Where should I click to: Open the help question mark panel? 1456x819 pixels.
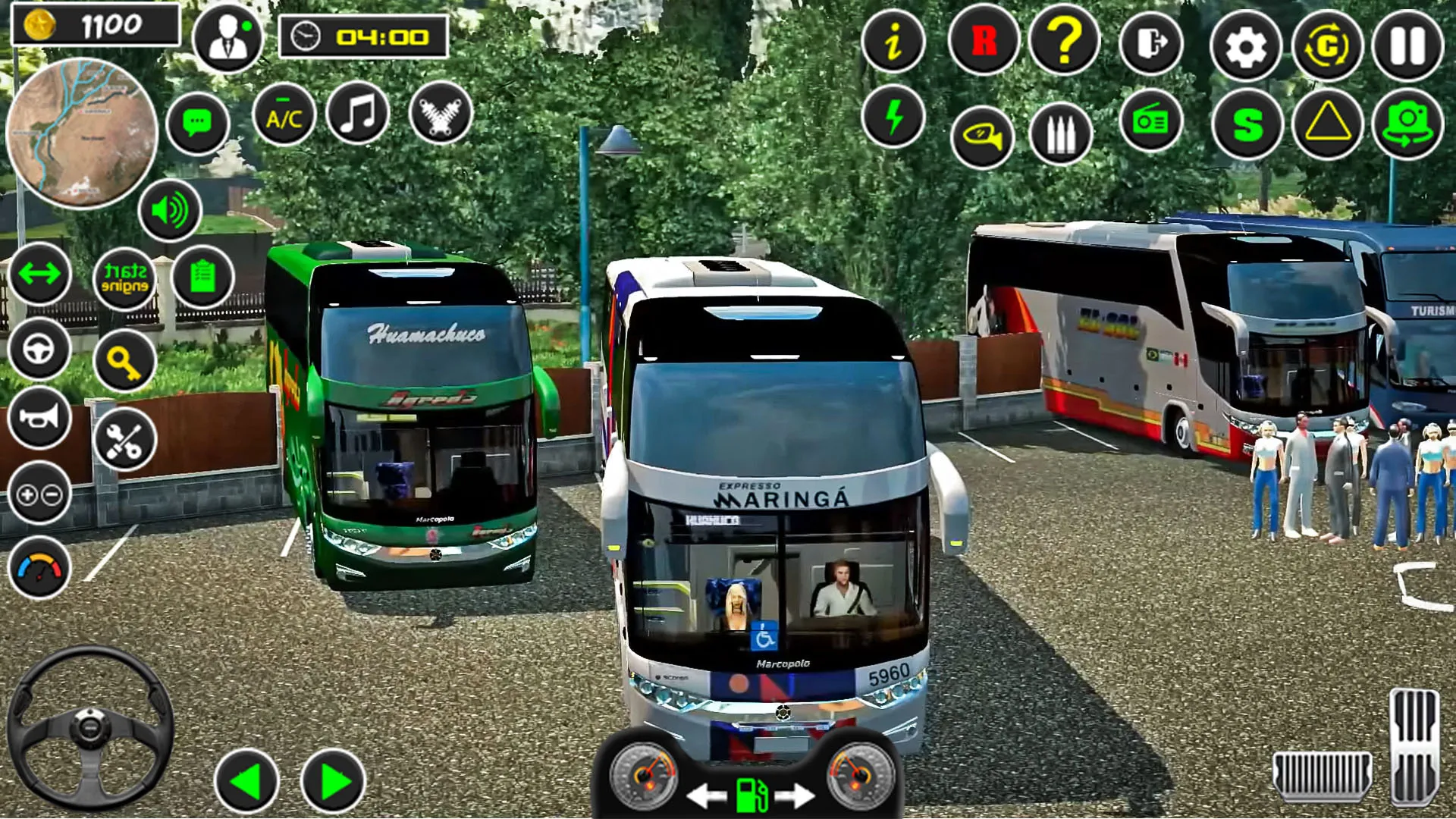(1065, 43)
